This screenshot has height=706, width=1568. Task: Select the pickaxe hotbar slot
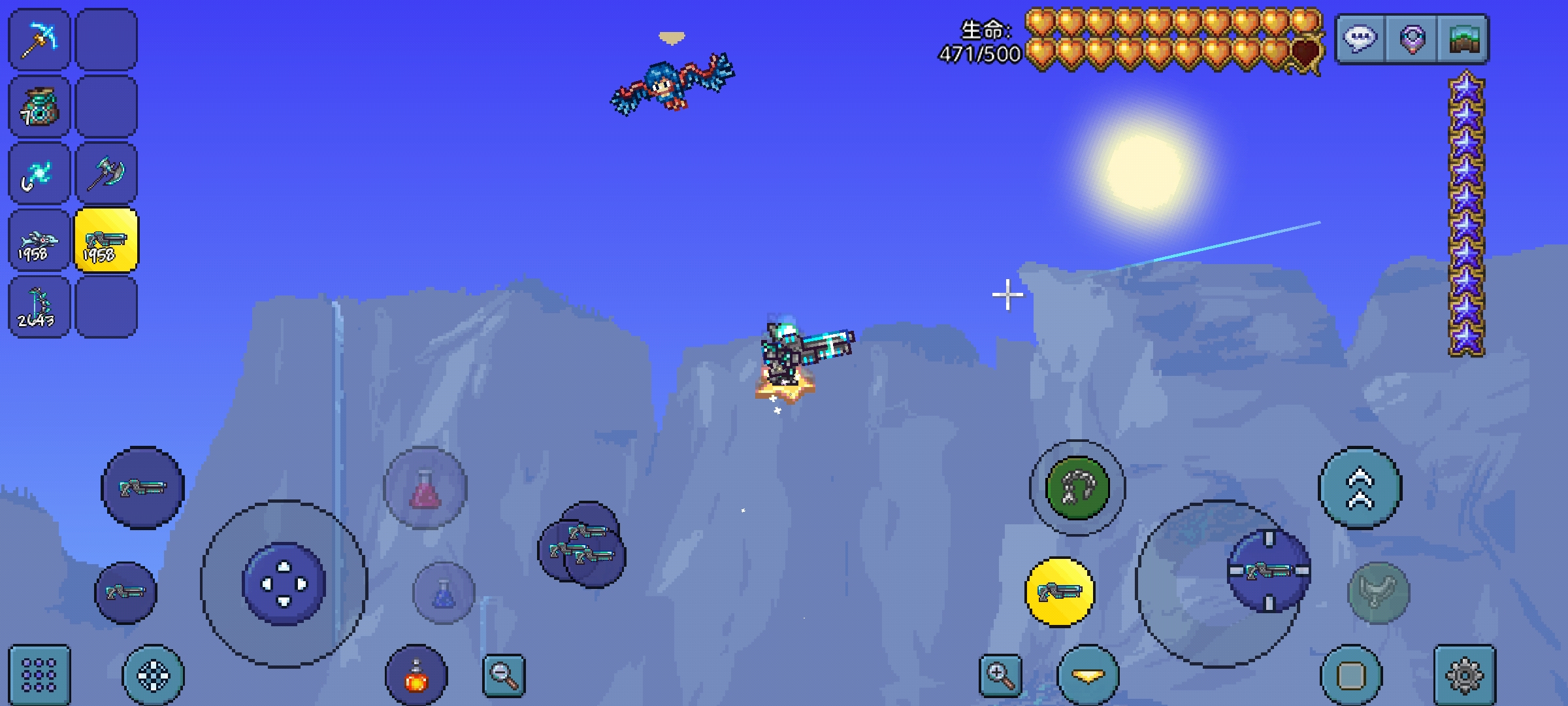click(x=39, y=39)
